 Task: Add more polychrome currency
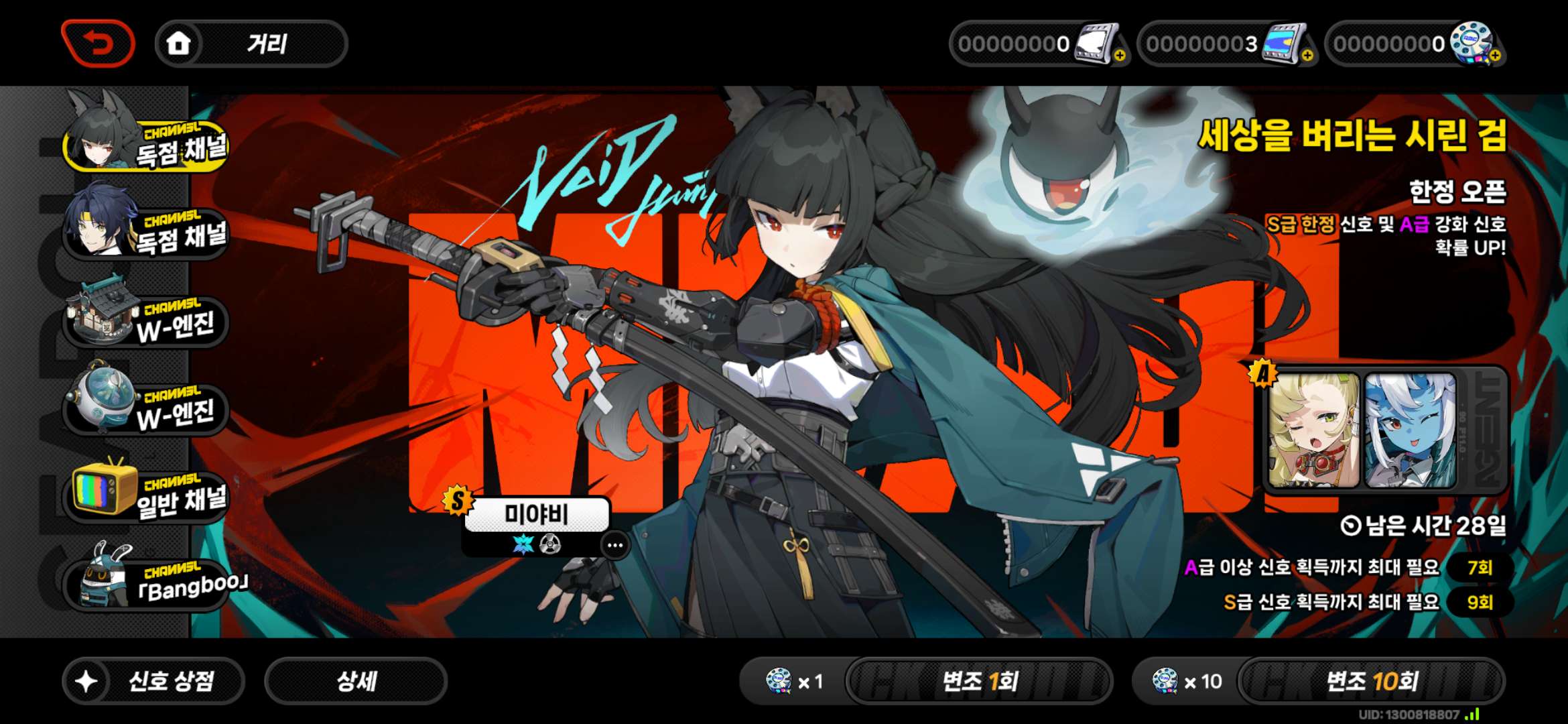(x=1495, y=56)
